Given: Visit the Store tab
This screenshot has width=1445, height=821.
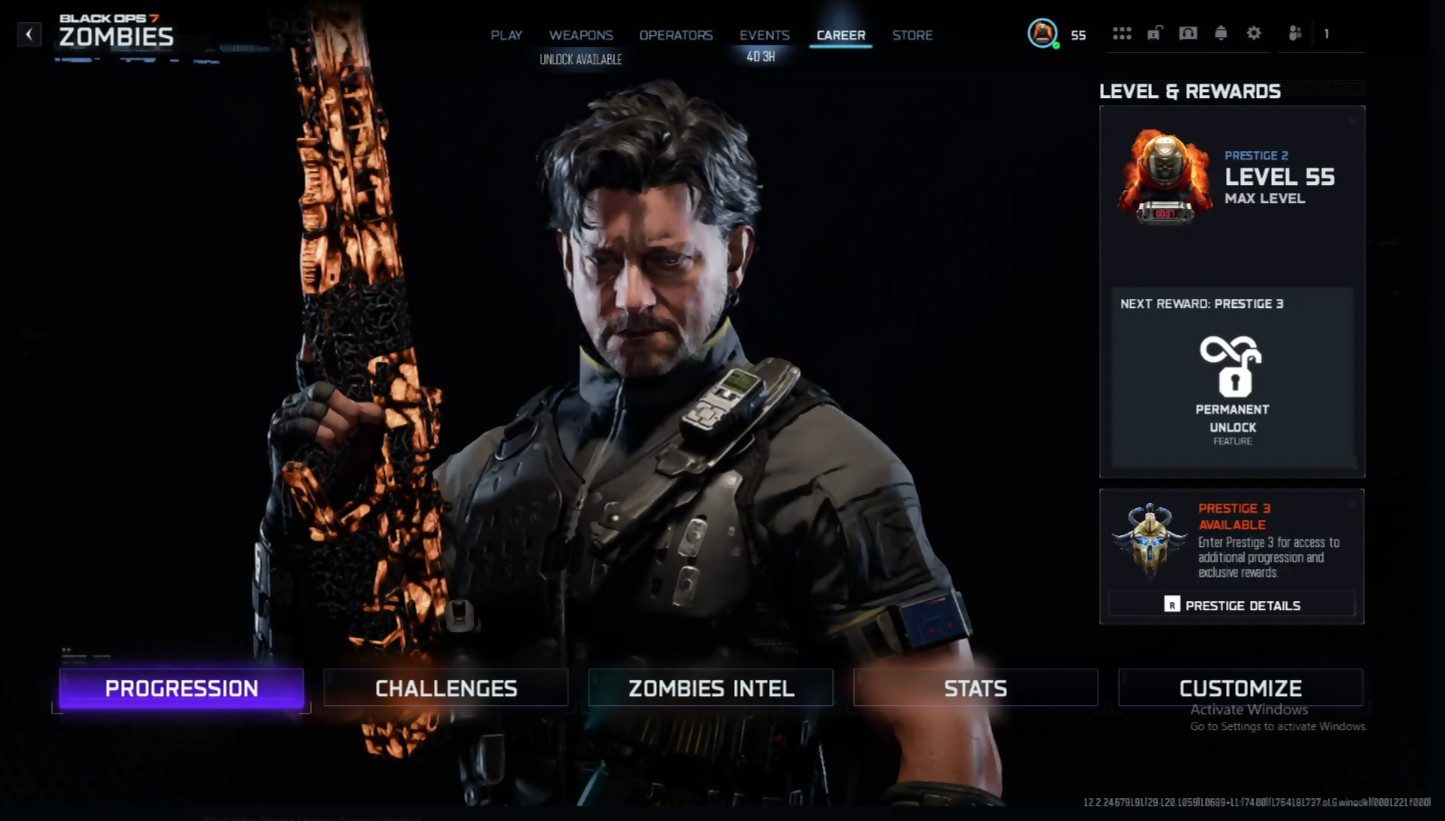Looking at the screenshot, I should pyautogui.click(x=912, y=35).
